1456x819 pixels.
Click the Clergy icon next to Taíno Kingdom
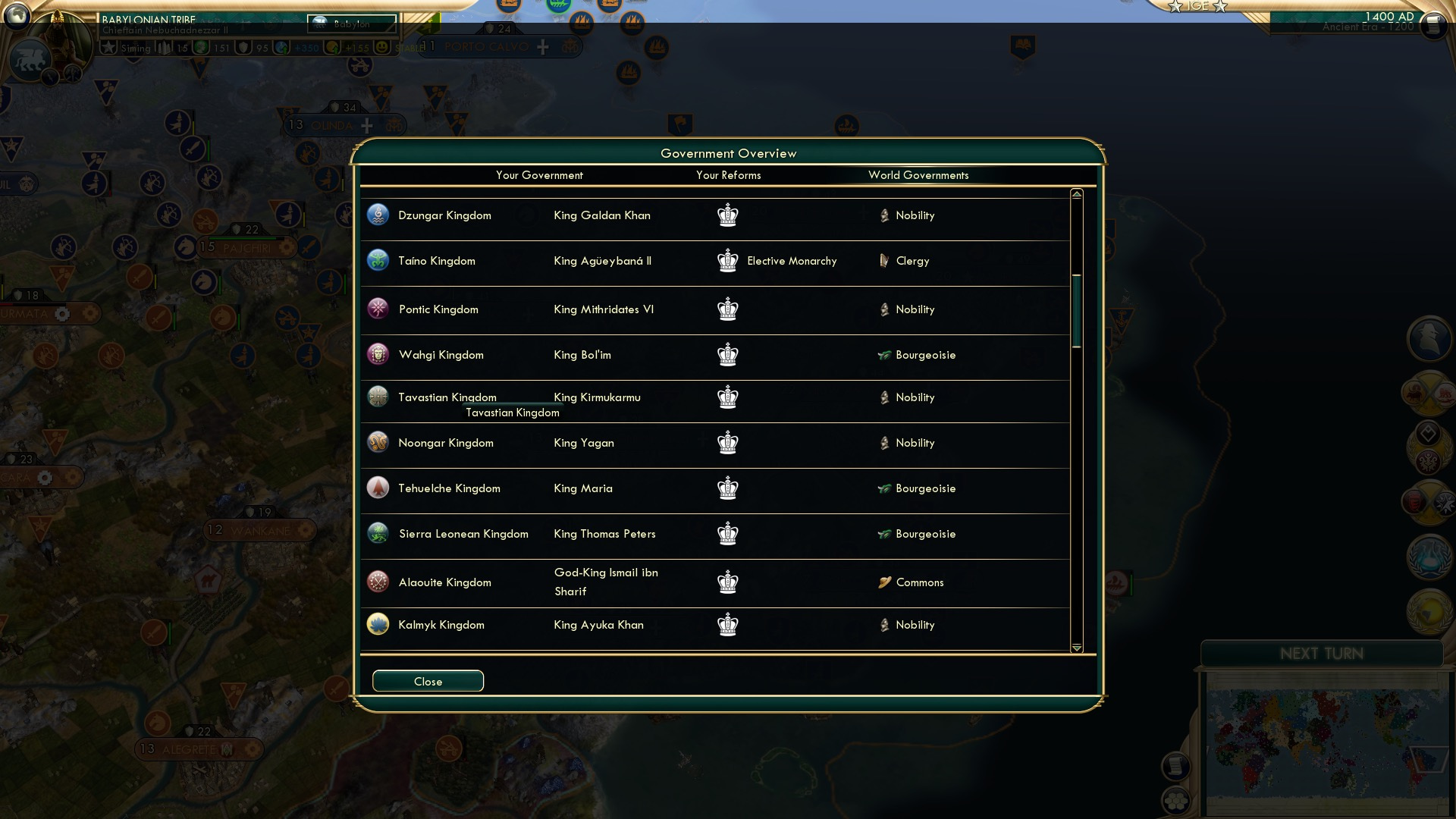point(883,261)
